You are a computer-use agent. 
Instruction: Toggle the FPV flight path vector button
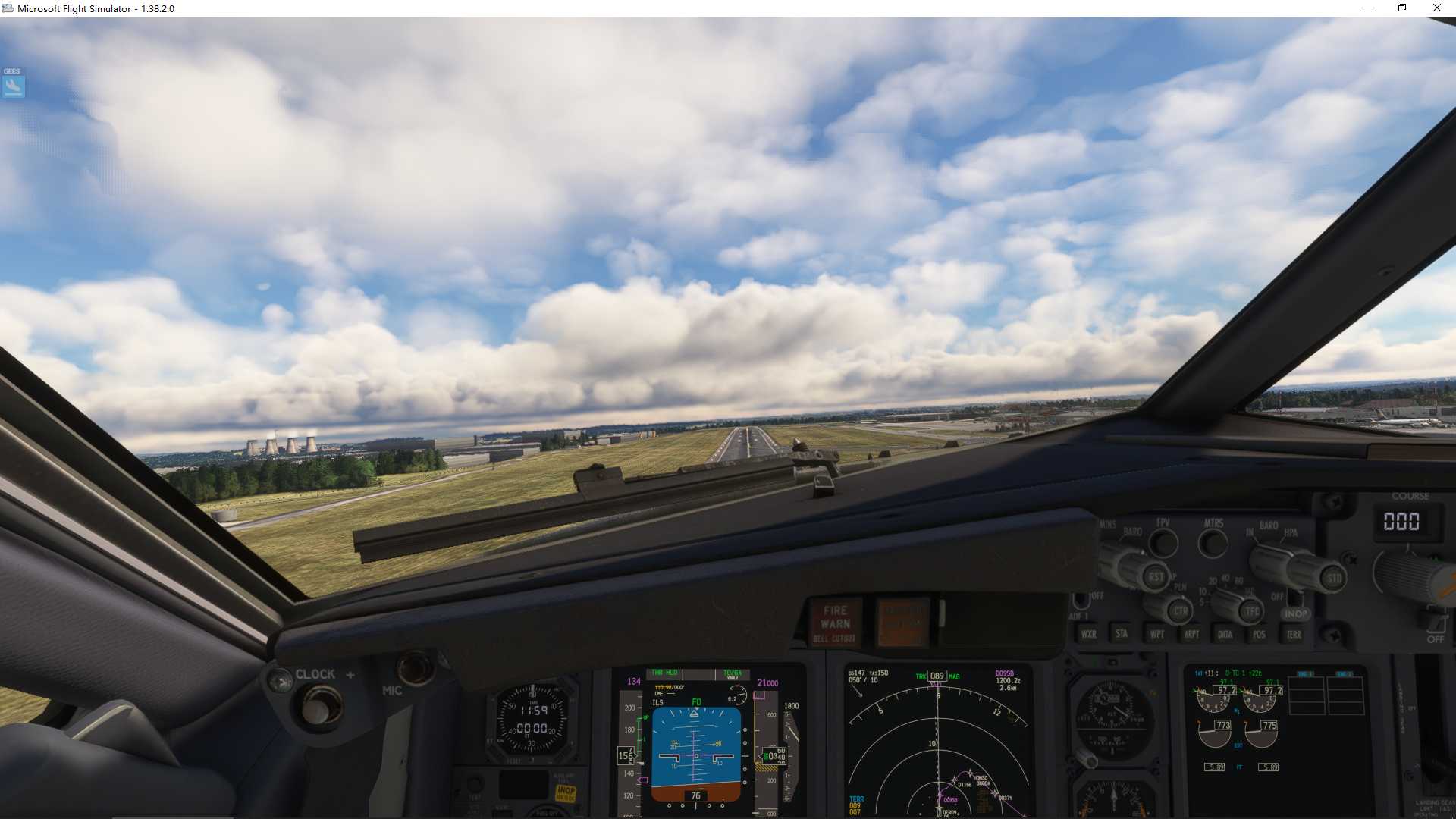pos(1164,543)
